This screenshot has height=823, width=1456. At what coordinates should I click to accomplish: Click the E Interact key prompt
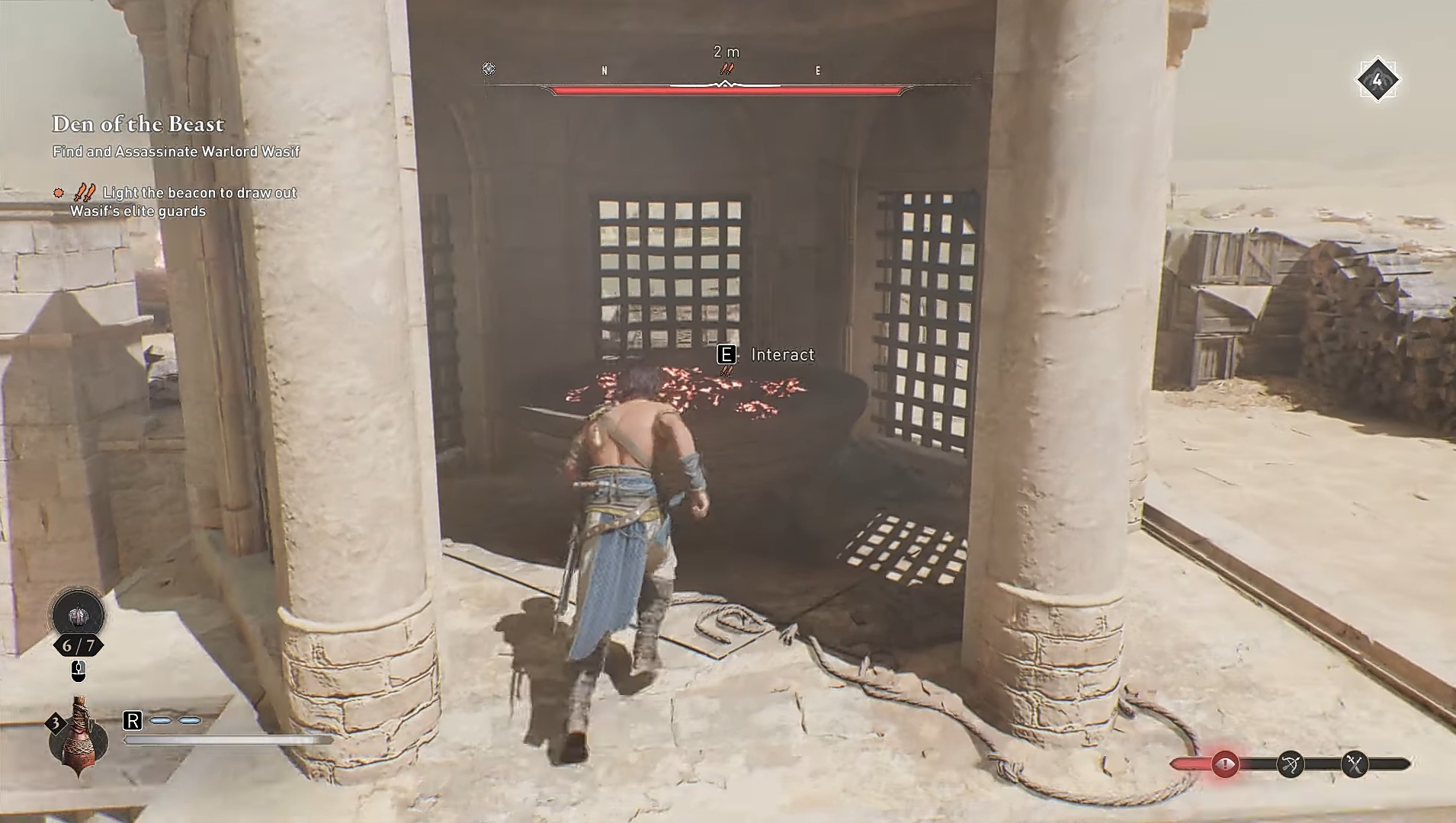point(726,354)
